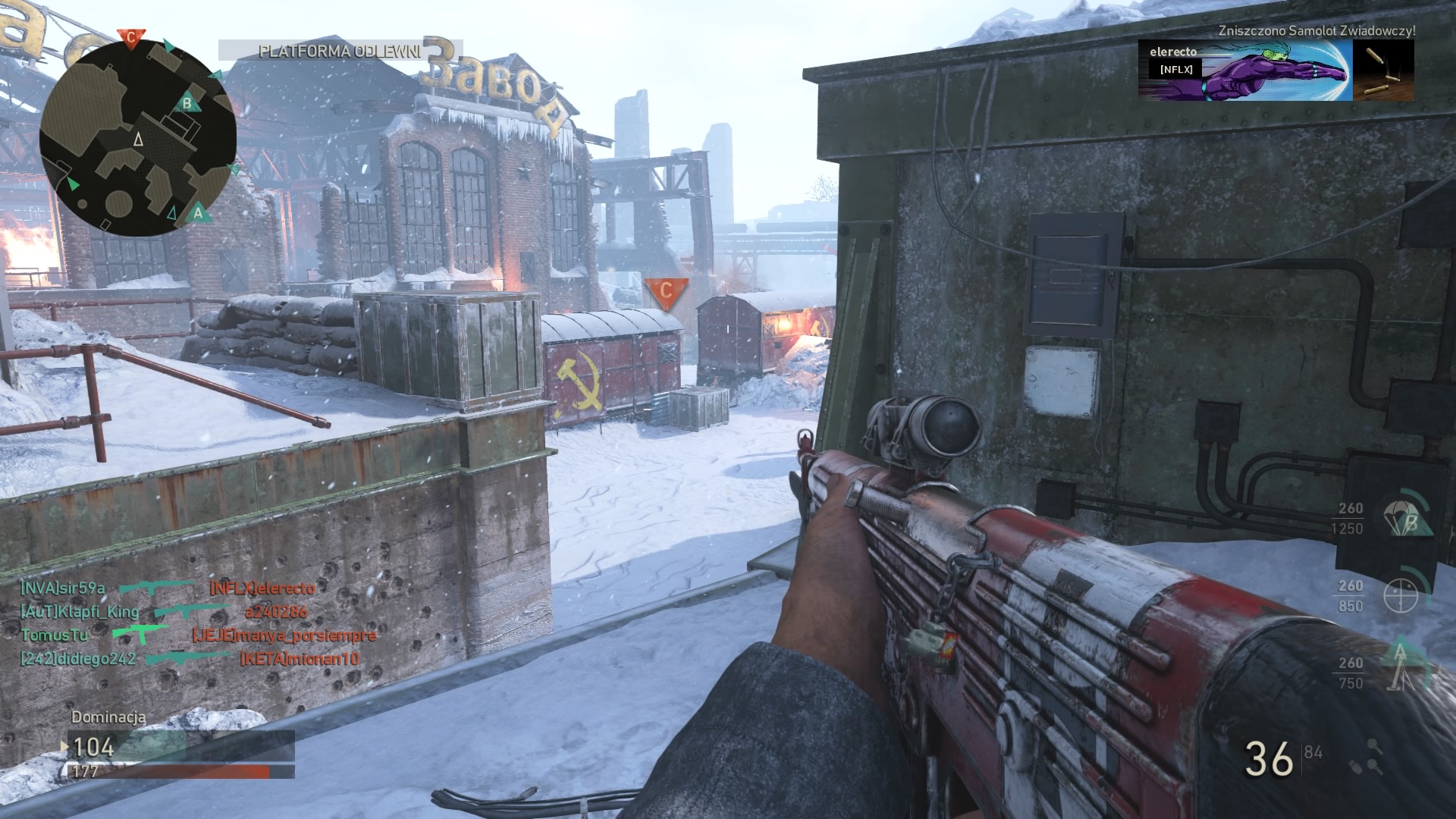
Task: Open elerecto's calling card notification
Action: pyautogui.click(x=1244, y=71)
